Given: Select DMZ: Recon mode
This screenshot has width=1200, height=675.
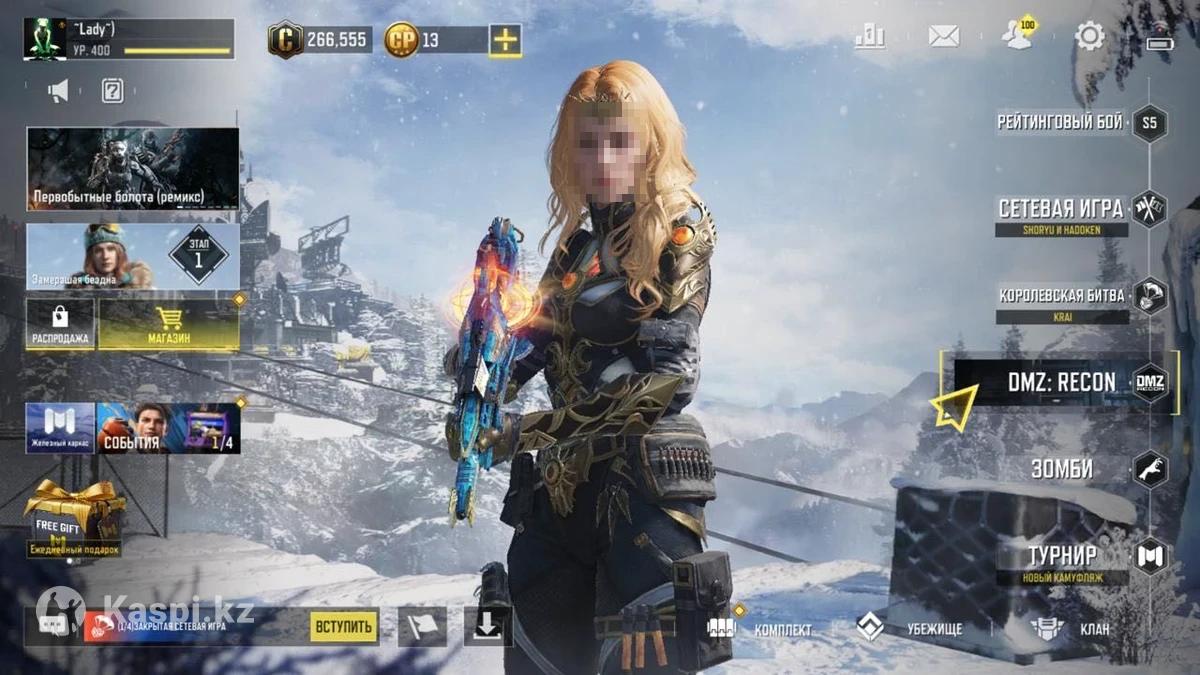Looking at the screenshot, I should (x=1060, y=383).
